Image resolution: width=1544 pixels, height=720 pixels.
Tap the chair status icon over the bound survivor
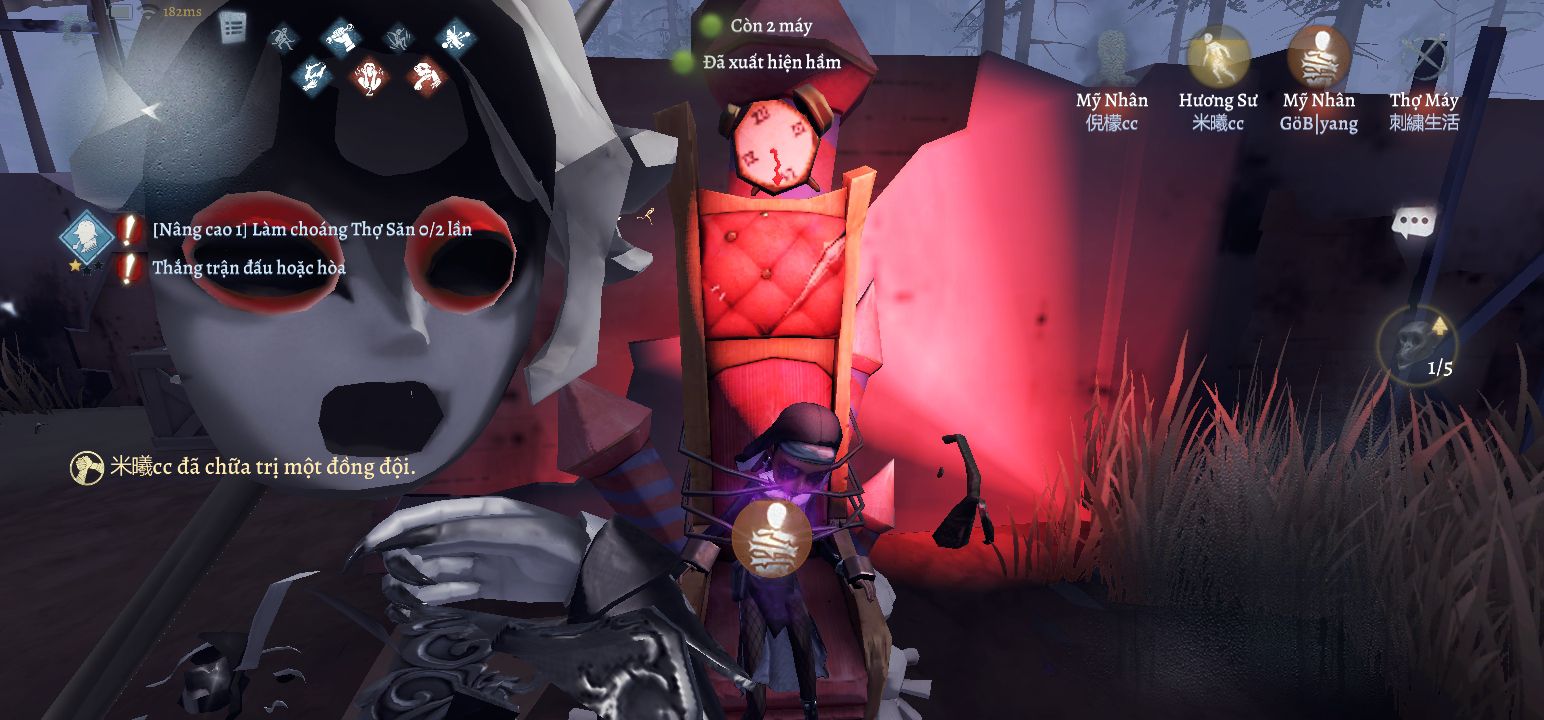click(x=771, y=538)
